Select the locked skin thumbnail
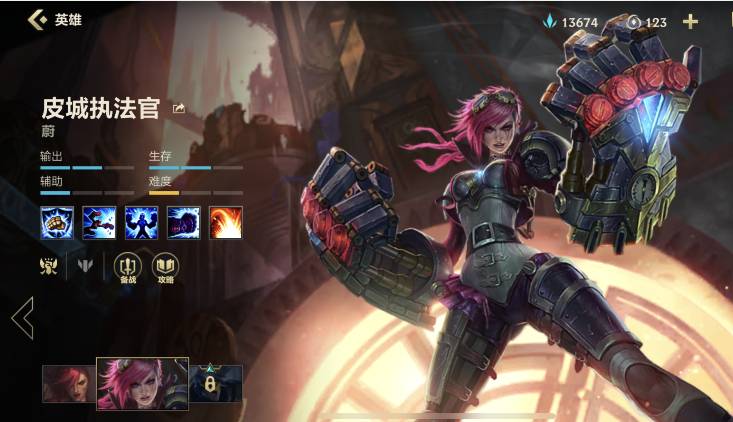733x422 pixels. coord(215,383)
